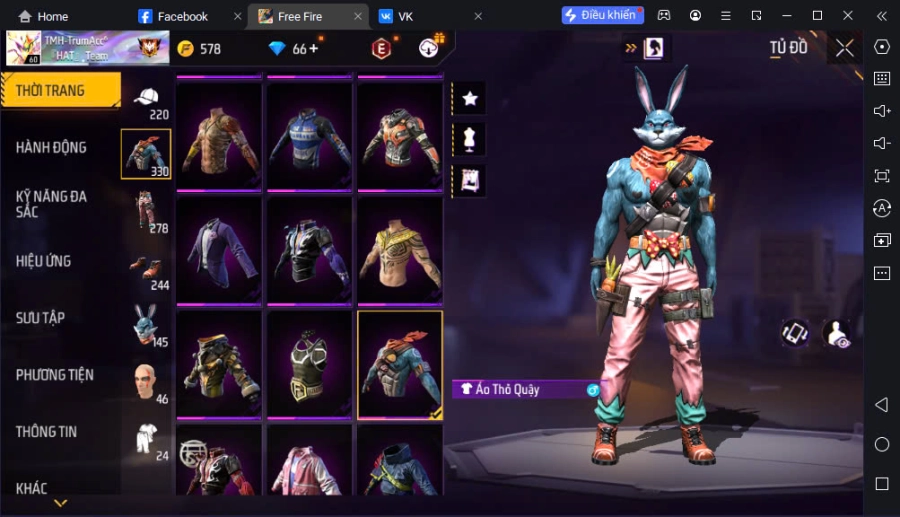900x517 pixels.
Task: Select the pink hoodie top
Action: click(309, 462)
